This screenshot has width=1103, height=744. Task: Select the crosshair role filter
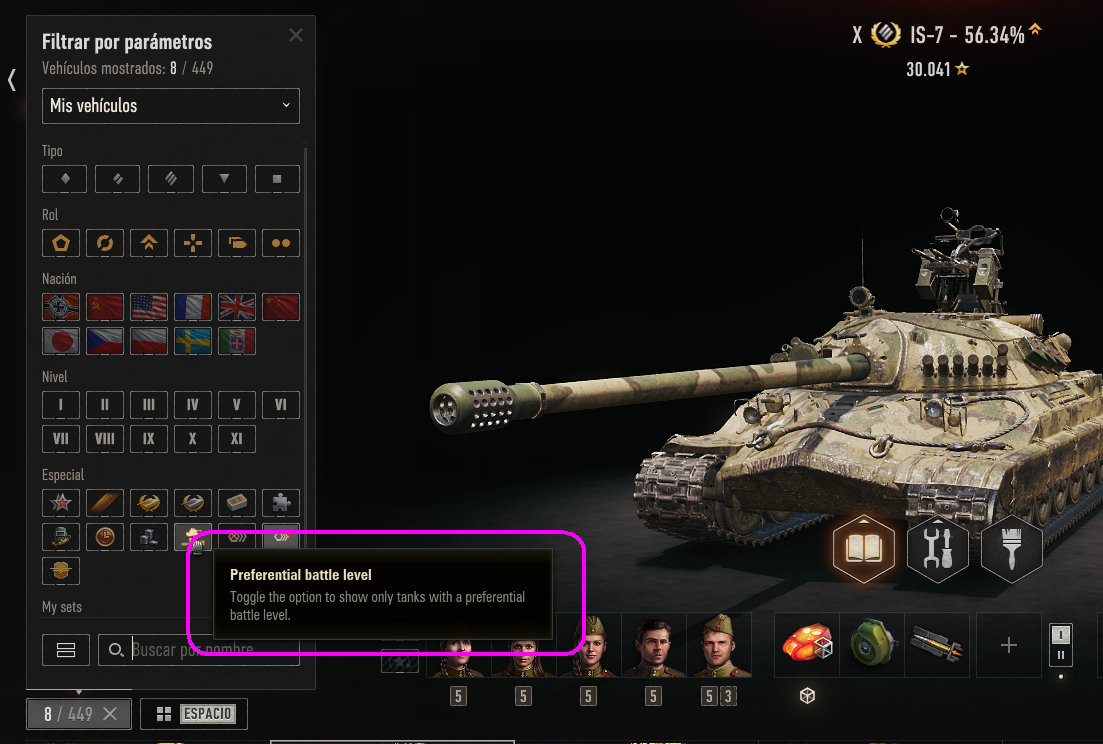pos(193,243)
